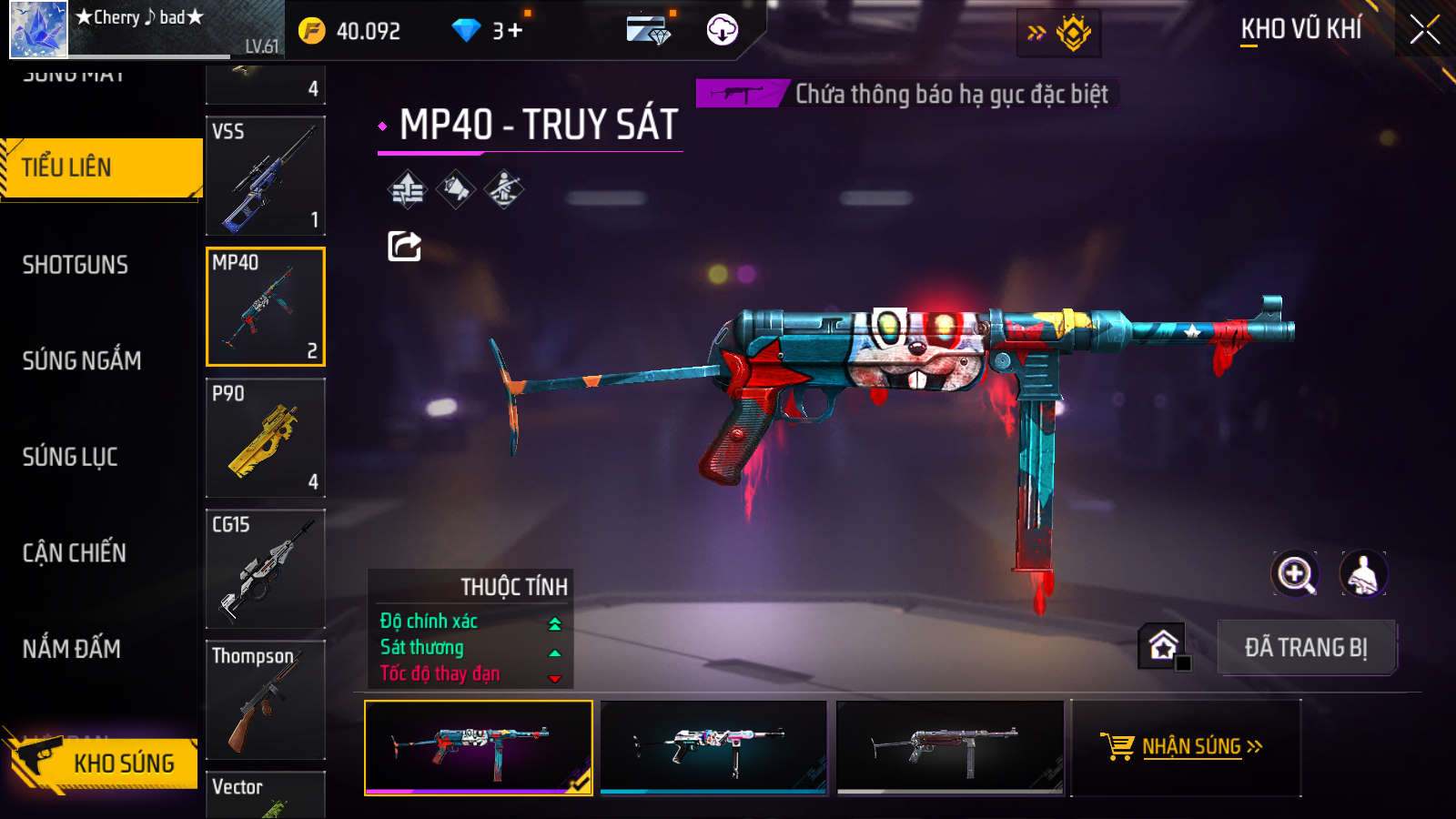Show the Cận Chiến weapons
1456x819 pixels.
pyautogui.click(x=75, y=552)
